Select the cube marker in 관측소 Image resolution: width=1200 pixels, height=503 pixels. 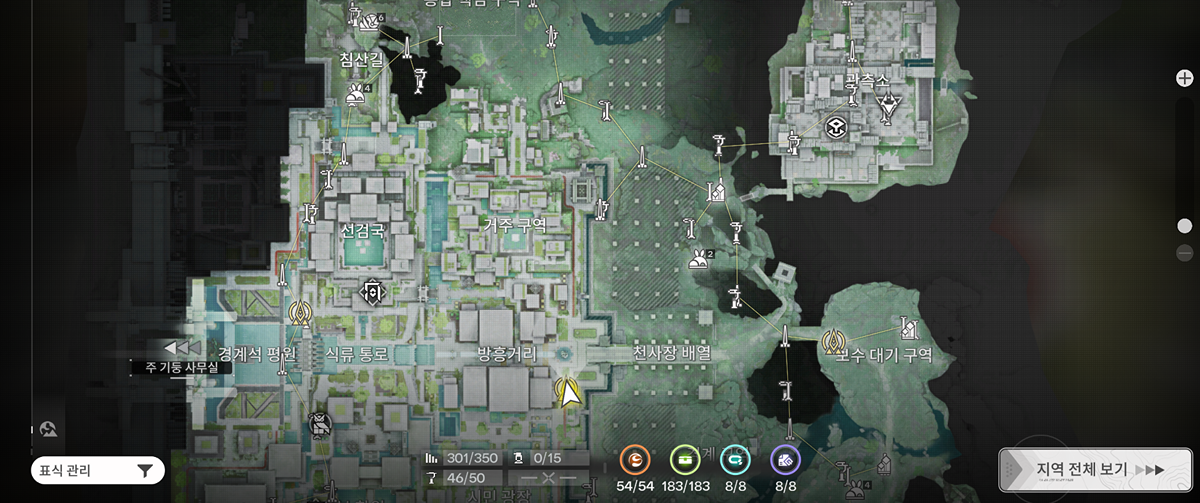pos(834,127)
